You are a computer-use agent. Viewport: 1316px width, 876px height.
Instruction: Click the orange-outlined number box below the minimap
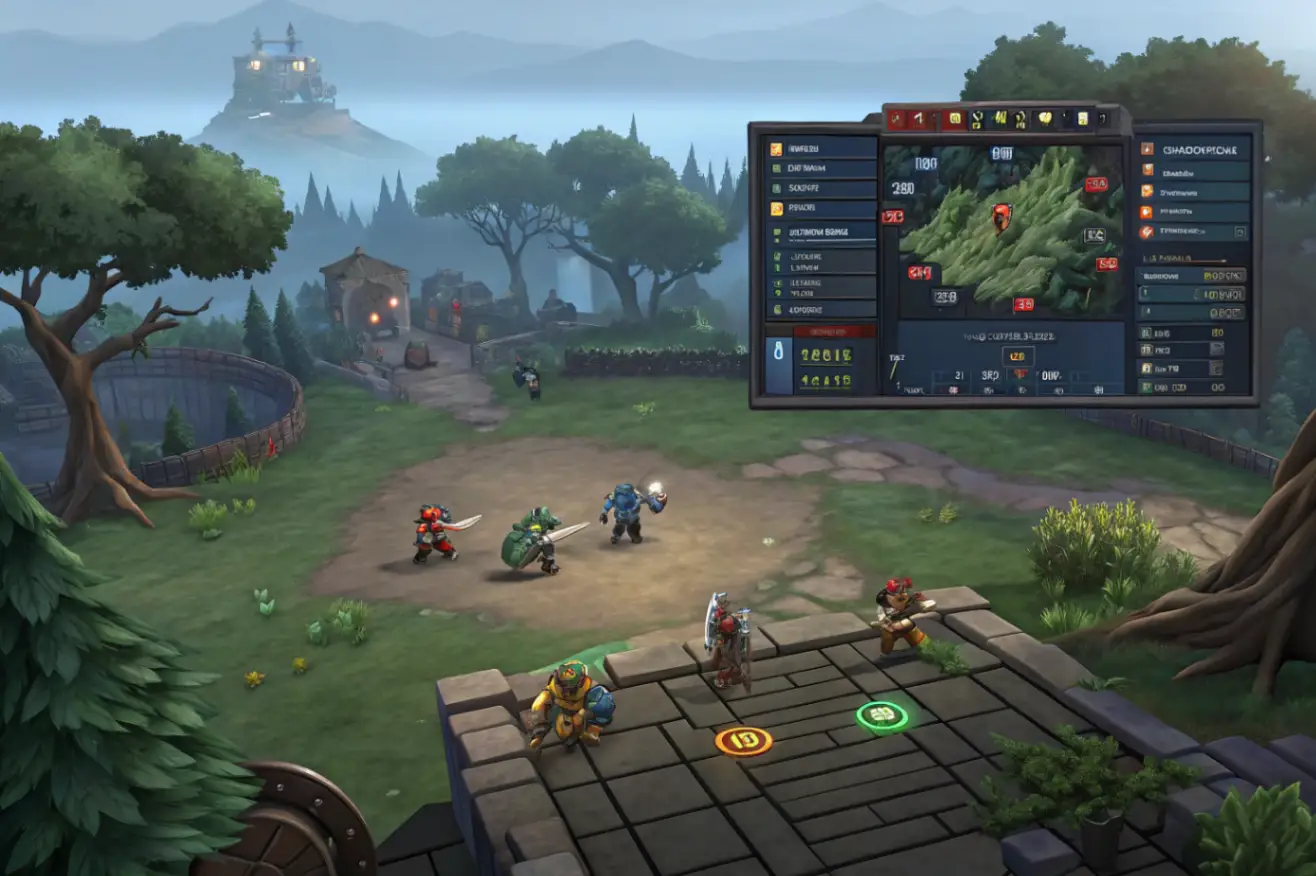tap(1017, 356)
